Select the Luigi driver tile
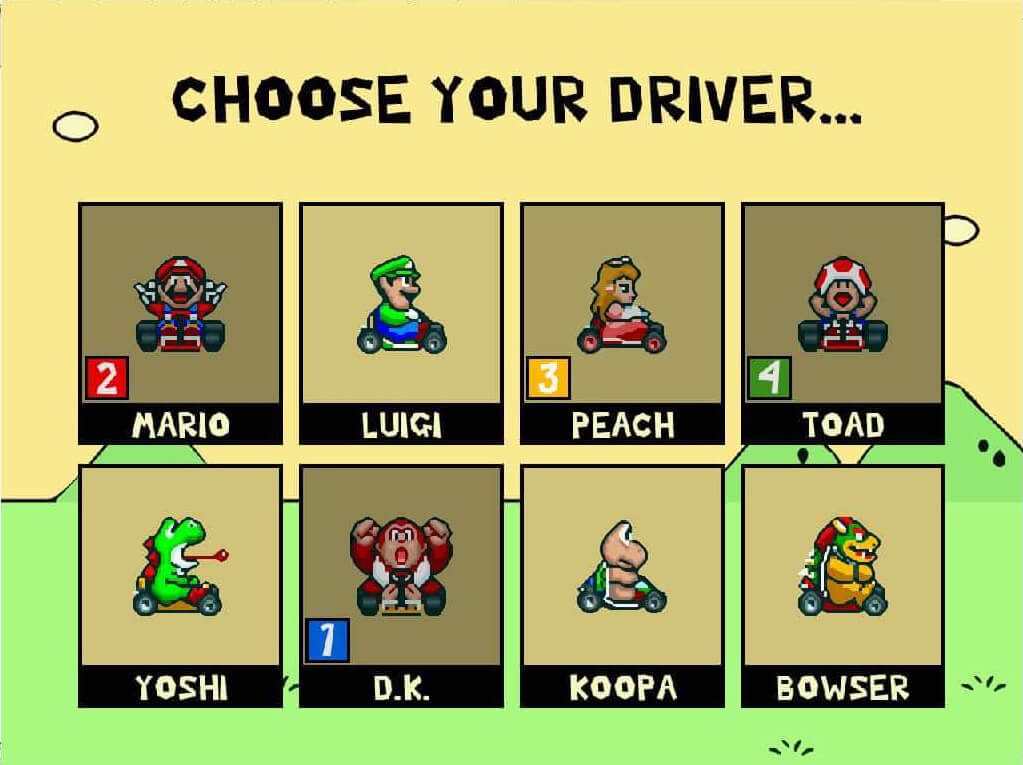Viewport: 1023px width, 765px height. tap(401, 322)
